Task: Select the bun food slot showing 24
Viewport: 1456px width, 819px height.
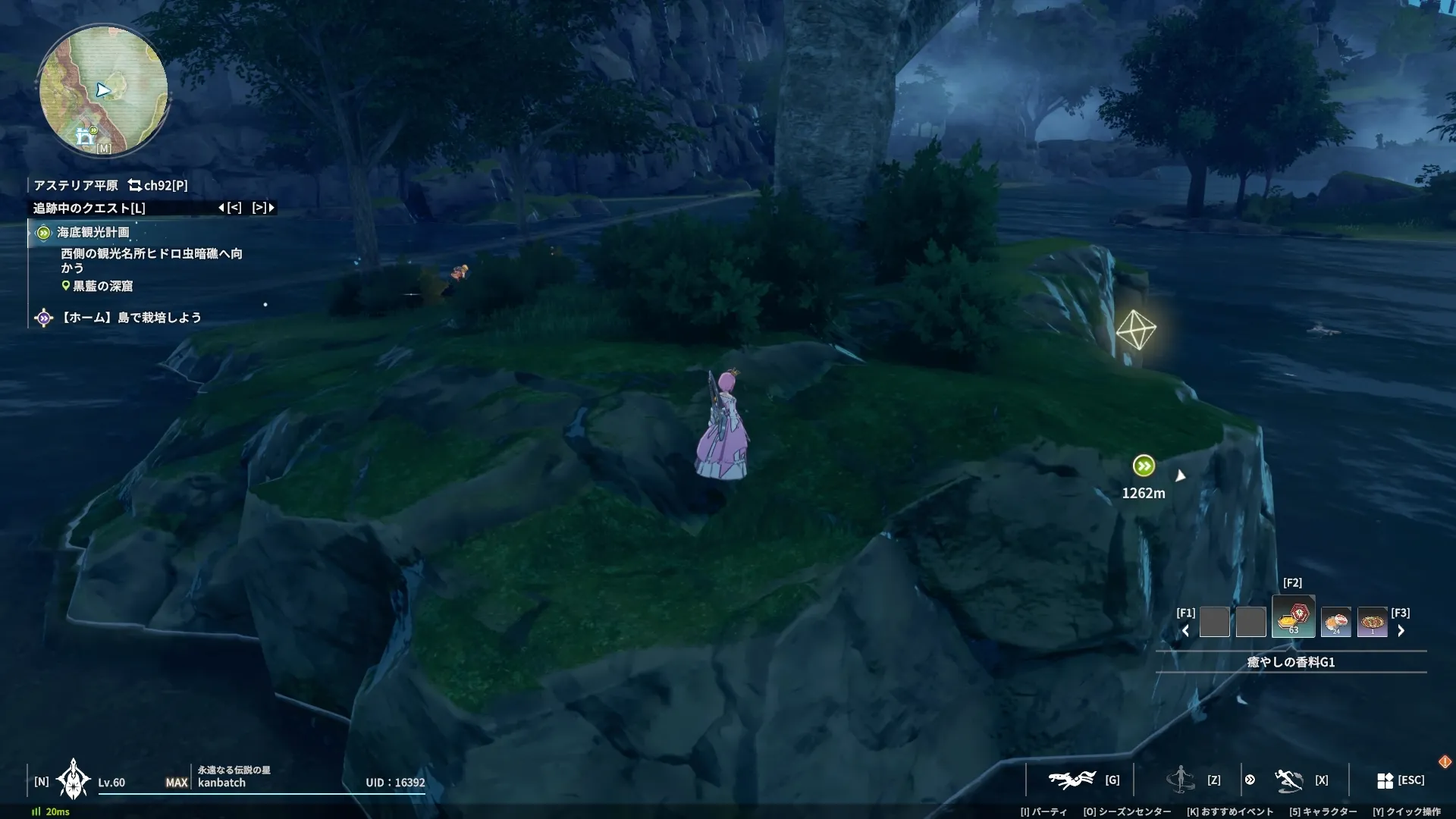Action: click(x=1335, y=623)
